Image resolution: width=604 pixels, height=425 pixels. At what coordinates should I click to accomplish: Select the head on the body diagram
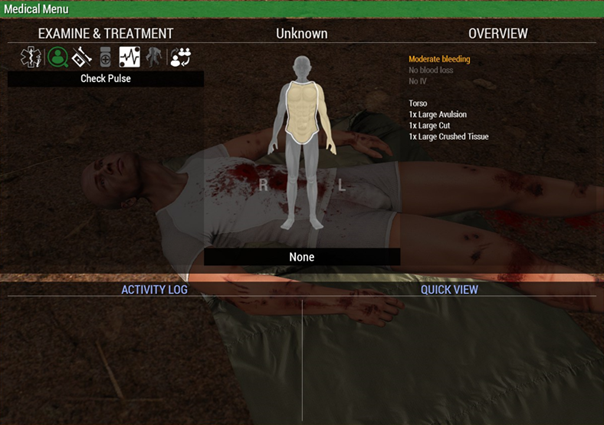(301, 66)
